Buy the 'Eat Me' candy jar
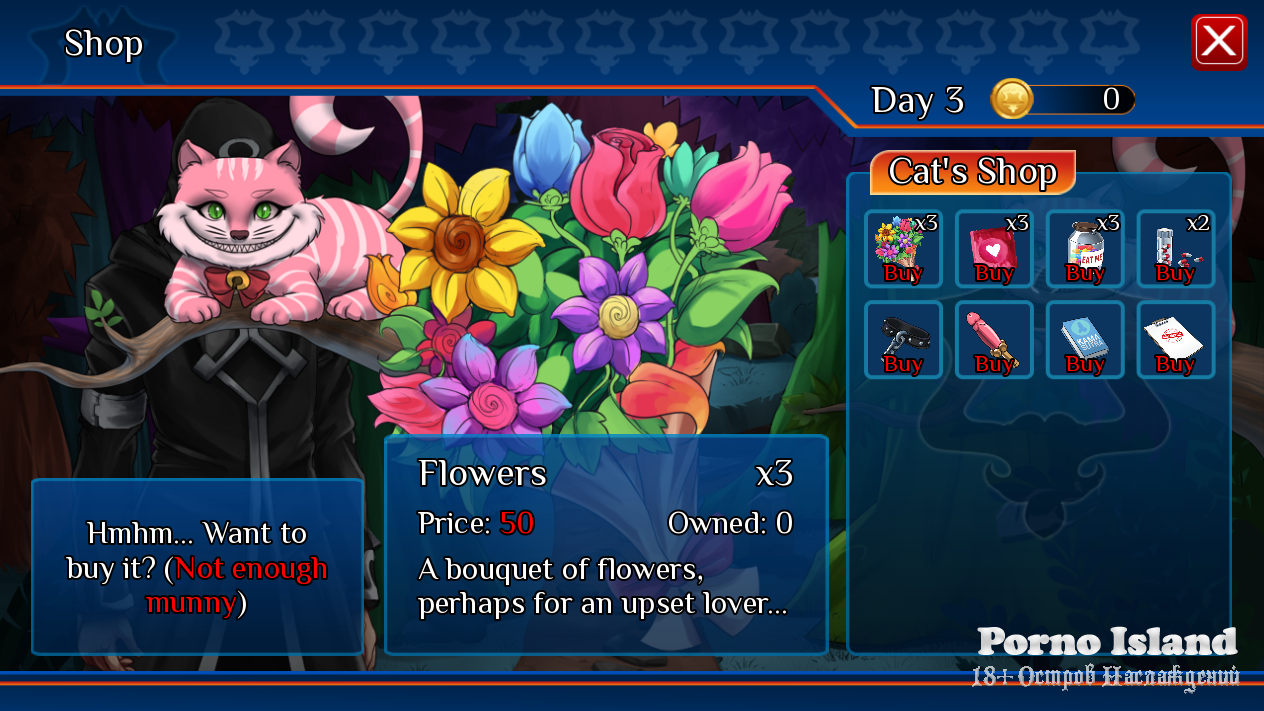This screenshot has width=1264, height=711. click(1085, 250)
